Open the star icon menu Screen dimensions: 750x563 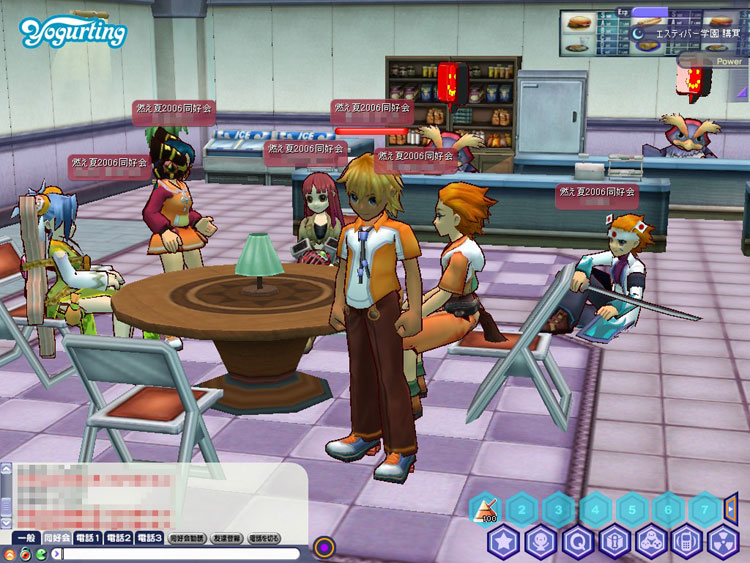[503, 542]
